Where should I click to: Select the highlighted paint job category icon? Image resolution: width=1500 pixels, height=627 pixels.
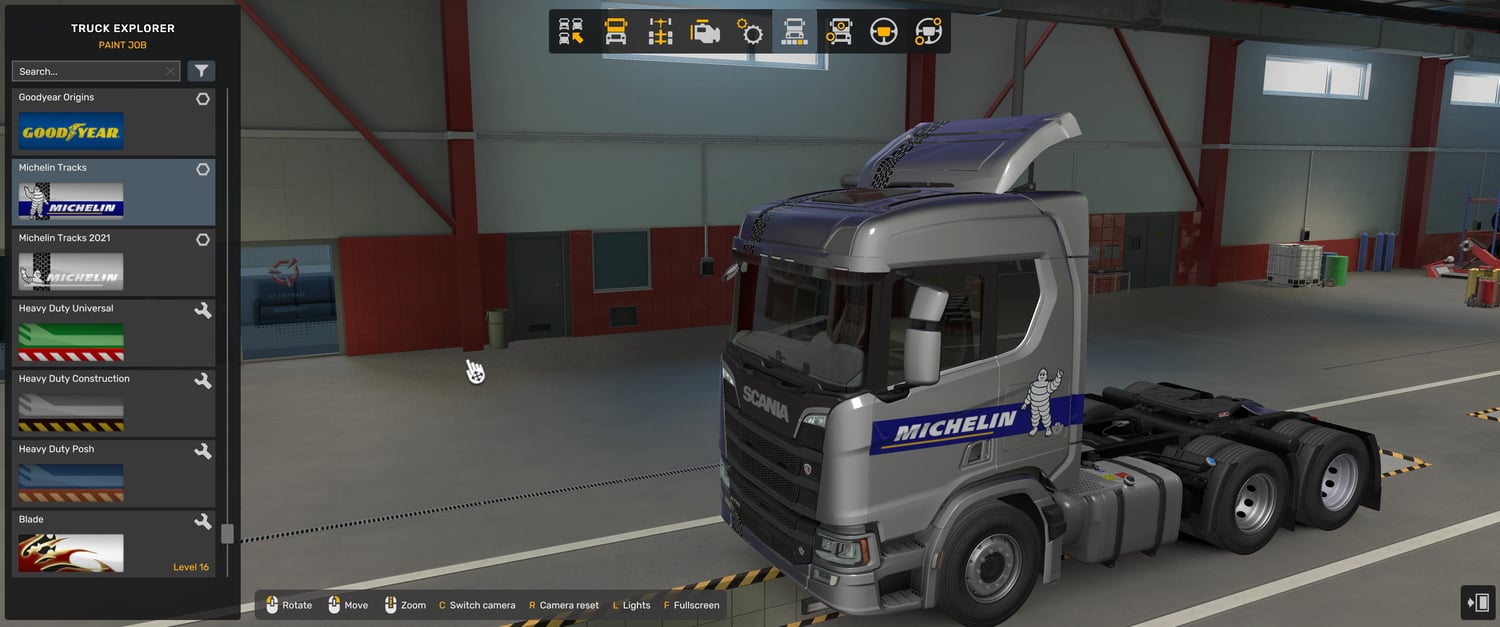(794, 32)
